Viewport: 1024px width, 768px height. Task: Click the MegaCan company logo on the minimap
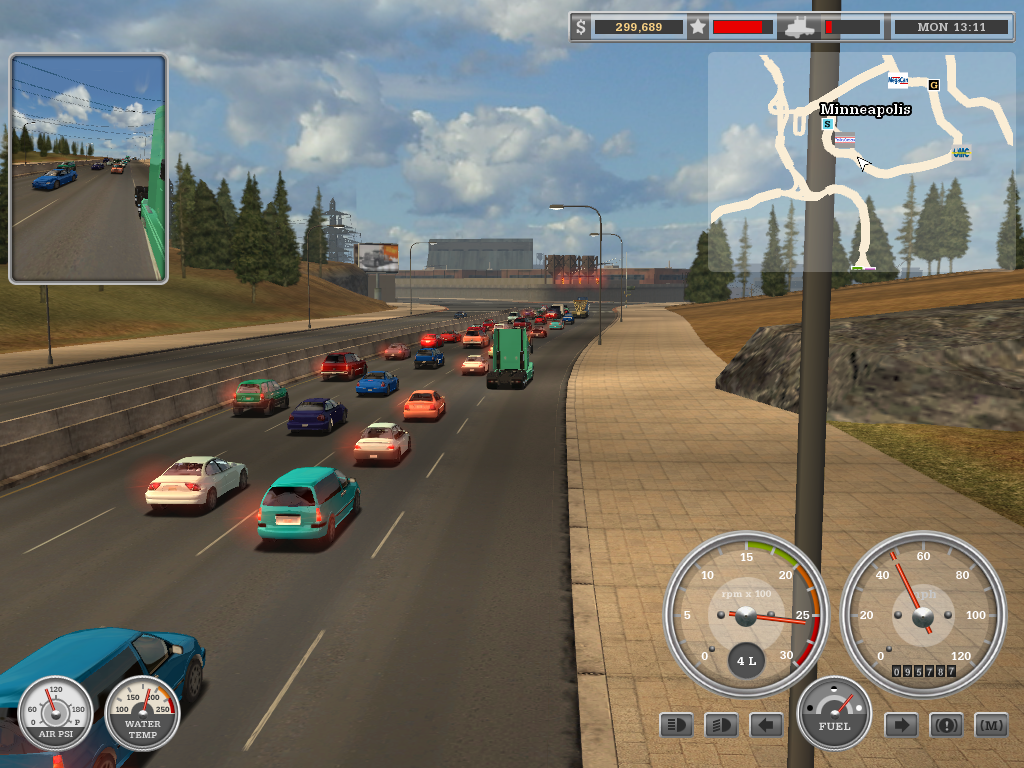[x=897, y=80]
